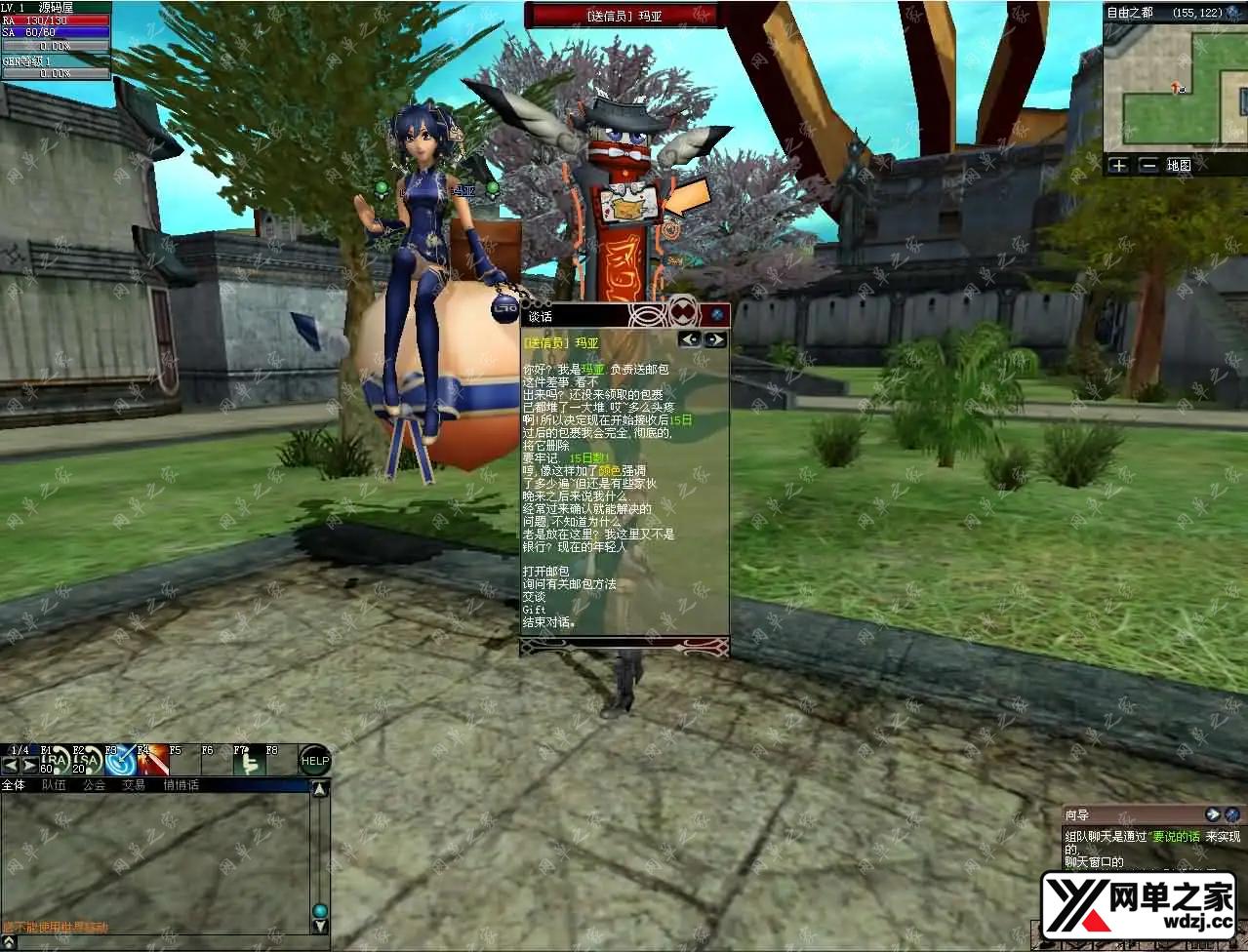Use the SA potion in slot F2
The width and height of the screenshot is (1248, 952).
point(87,762)
